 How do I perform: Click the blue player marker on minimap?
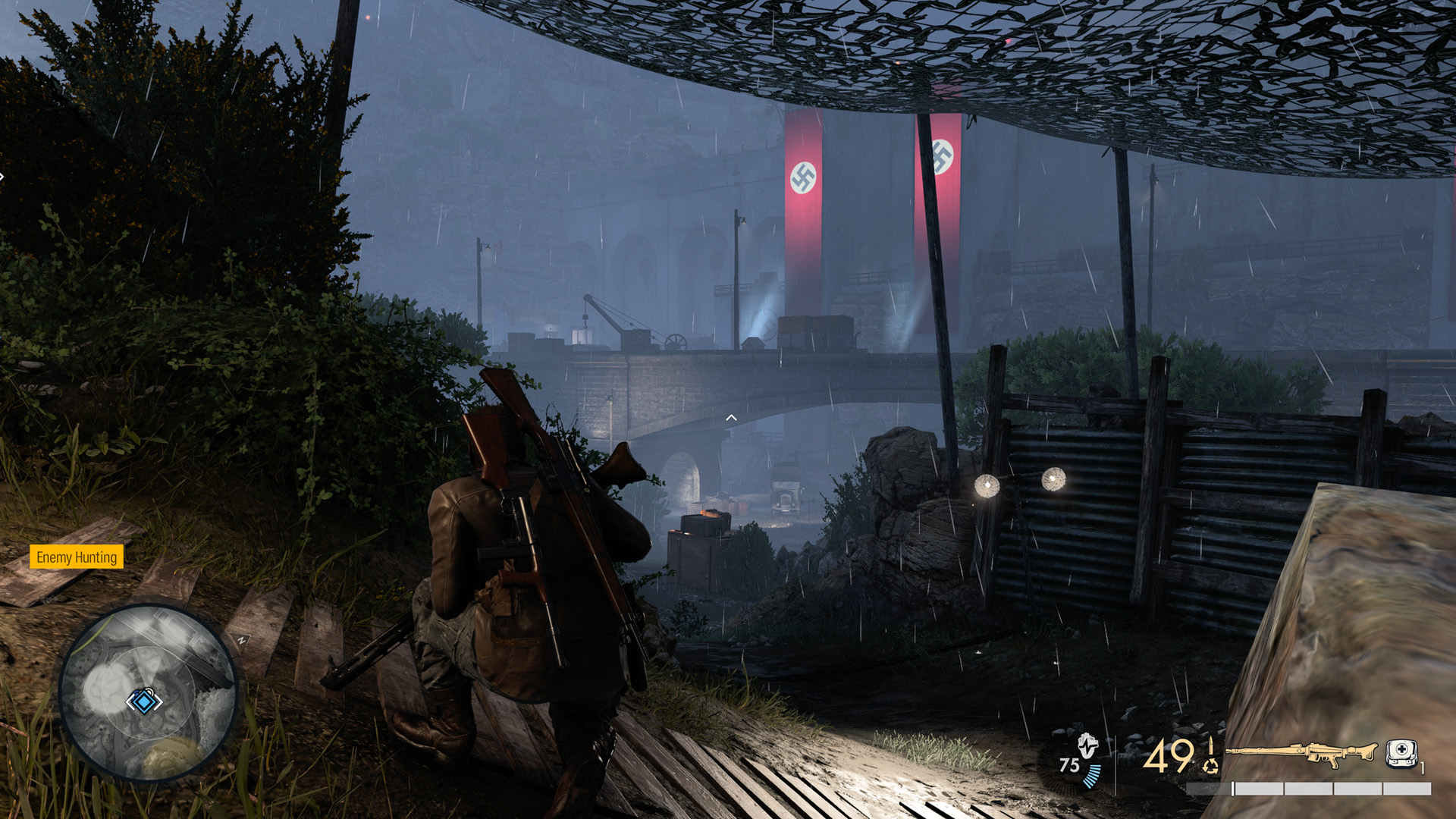(x=143, y=701)
